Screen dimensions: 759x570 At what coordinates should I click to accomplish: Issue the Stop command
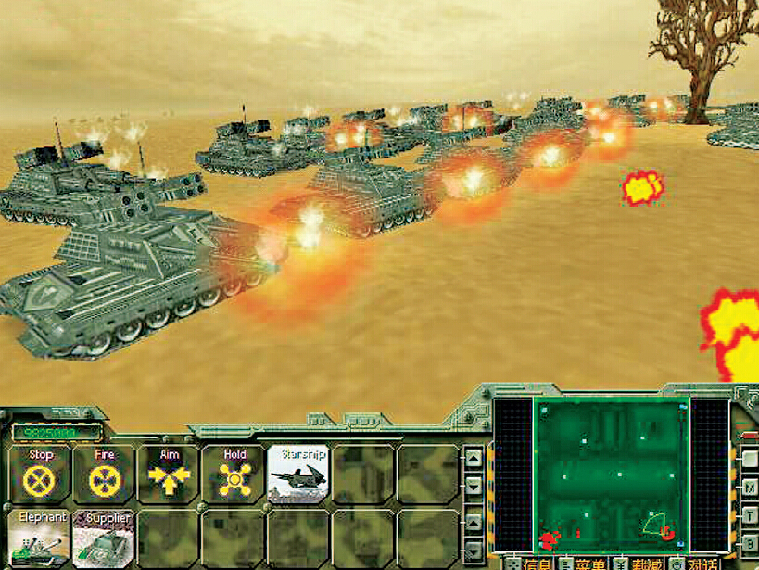40,474
